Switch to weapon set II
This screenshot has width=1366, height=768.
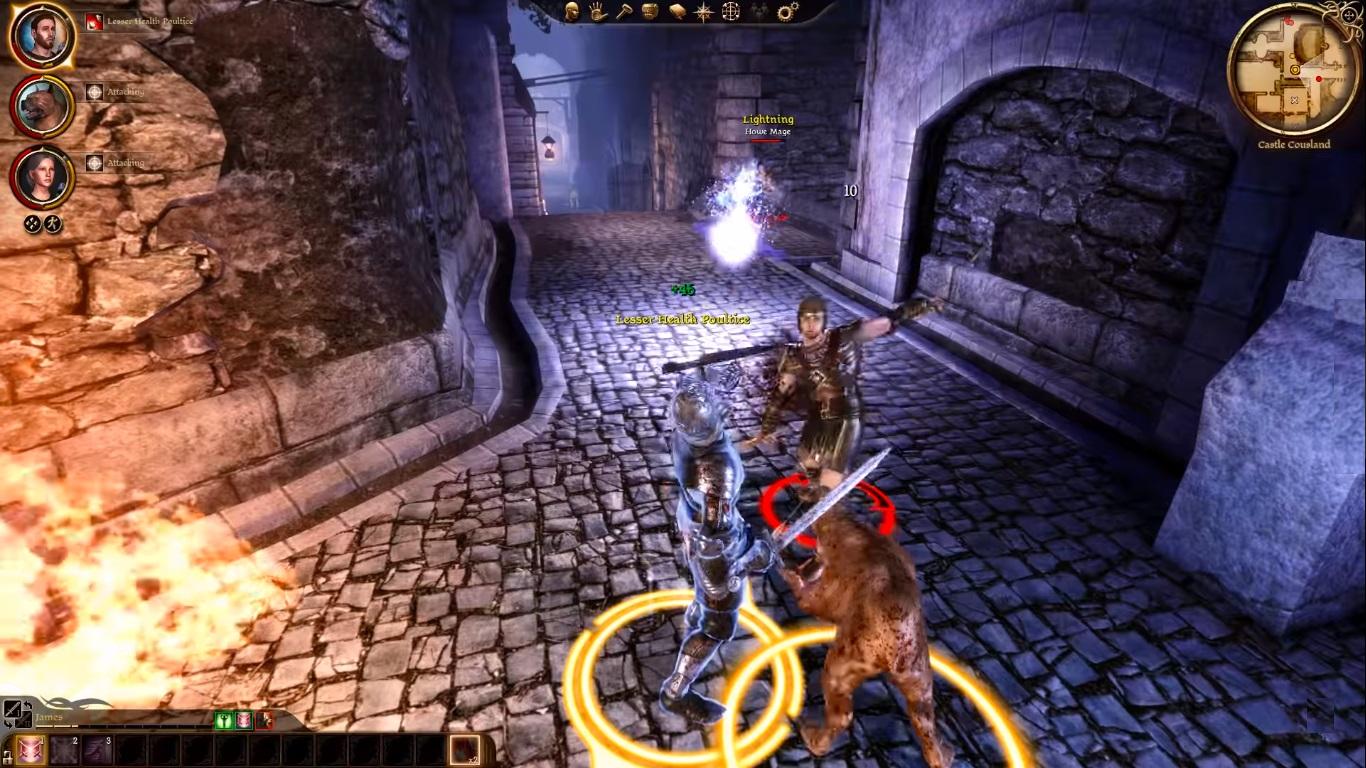coord(22,721)
